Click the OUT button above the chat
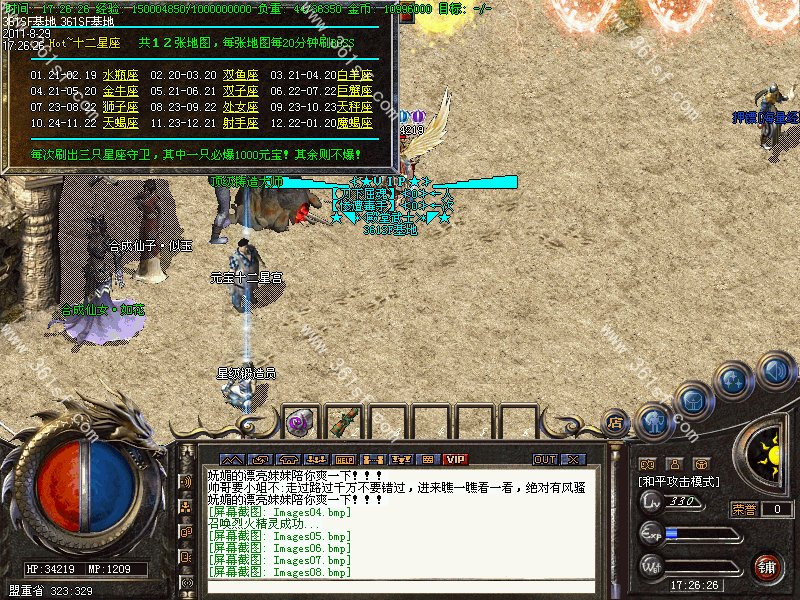This screenshot has height=600, width=800. pos(544,459)
